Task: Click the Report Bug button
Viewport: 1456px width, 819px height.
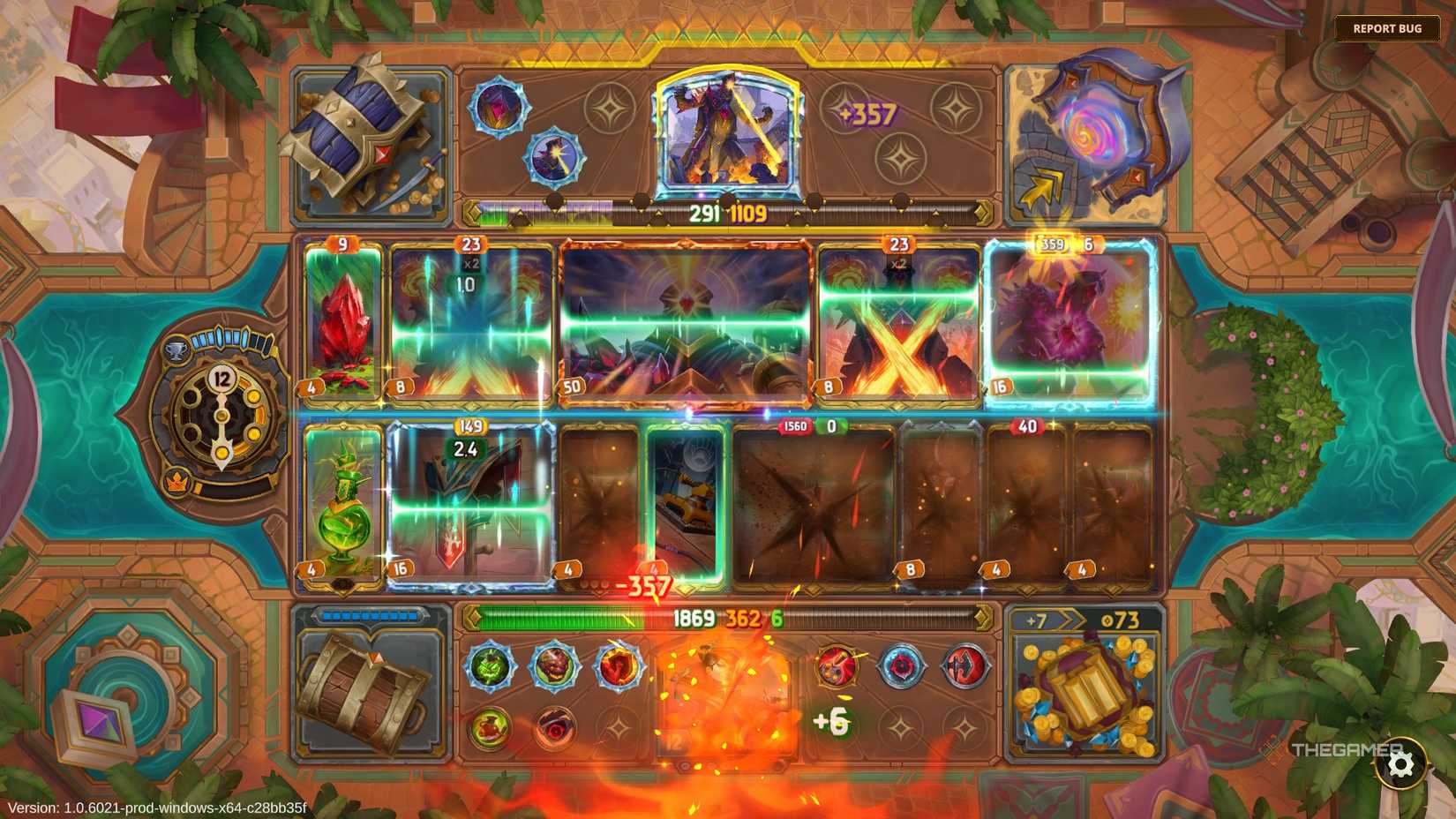Action: tap(1388, 27)
